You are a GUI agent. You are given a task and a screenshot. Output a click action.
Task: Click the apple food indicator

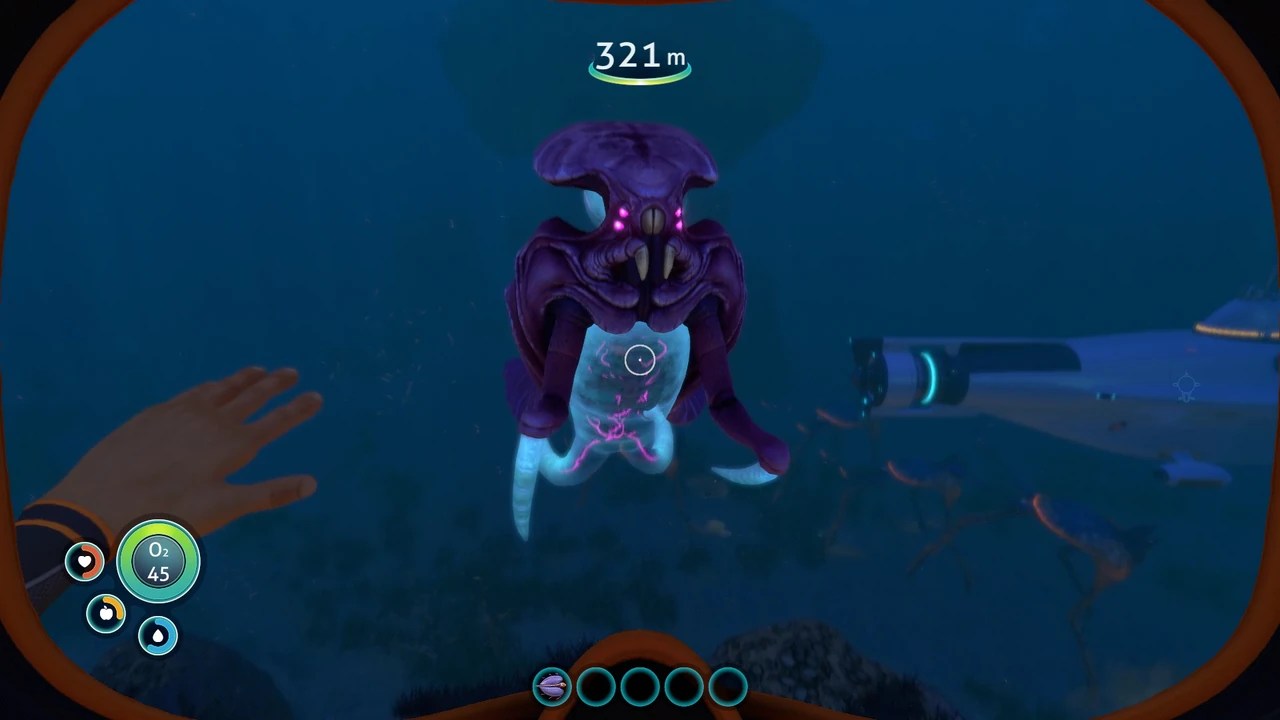105,614
